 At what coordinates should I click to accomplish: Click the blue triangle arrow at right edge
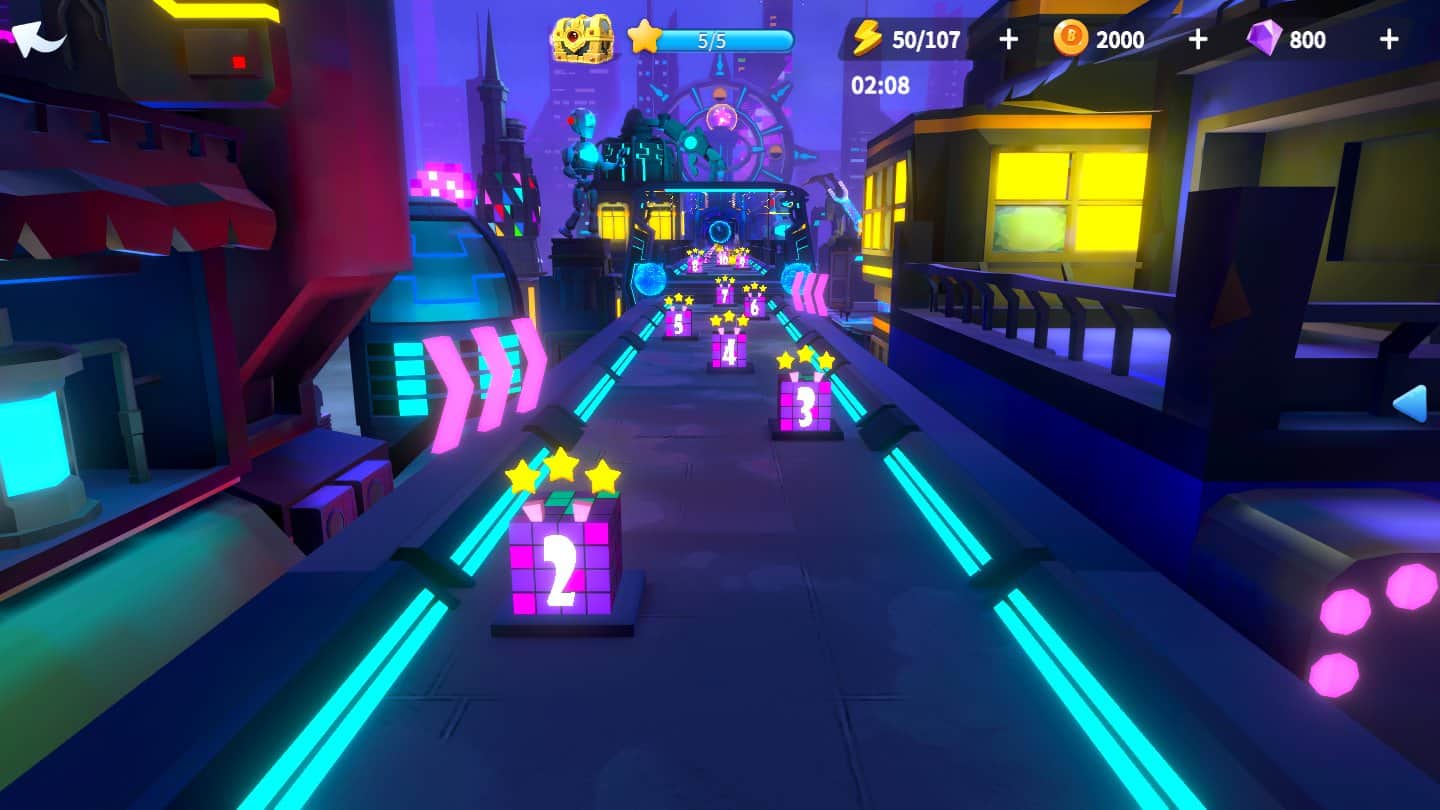click(1410, 403)
